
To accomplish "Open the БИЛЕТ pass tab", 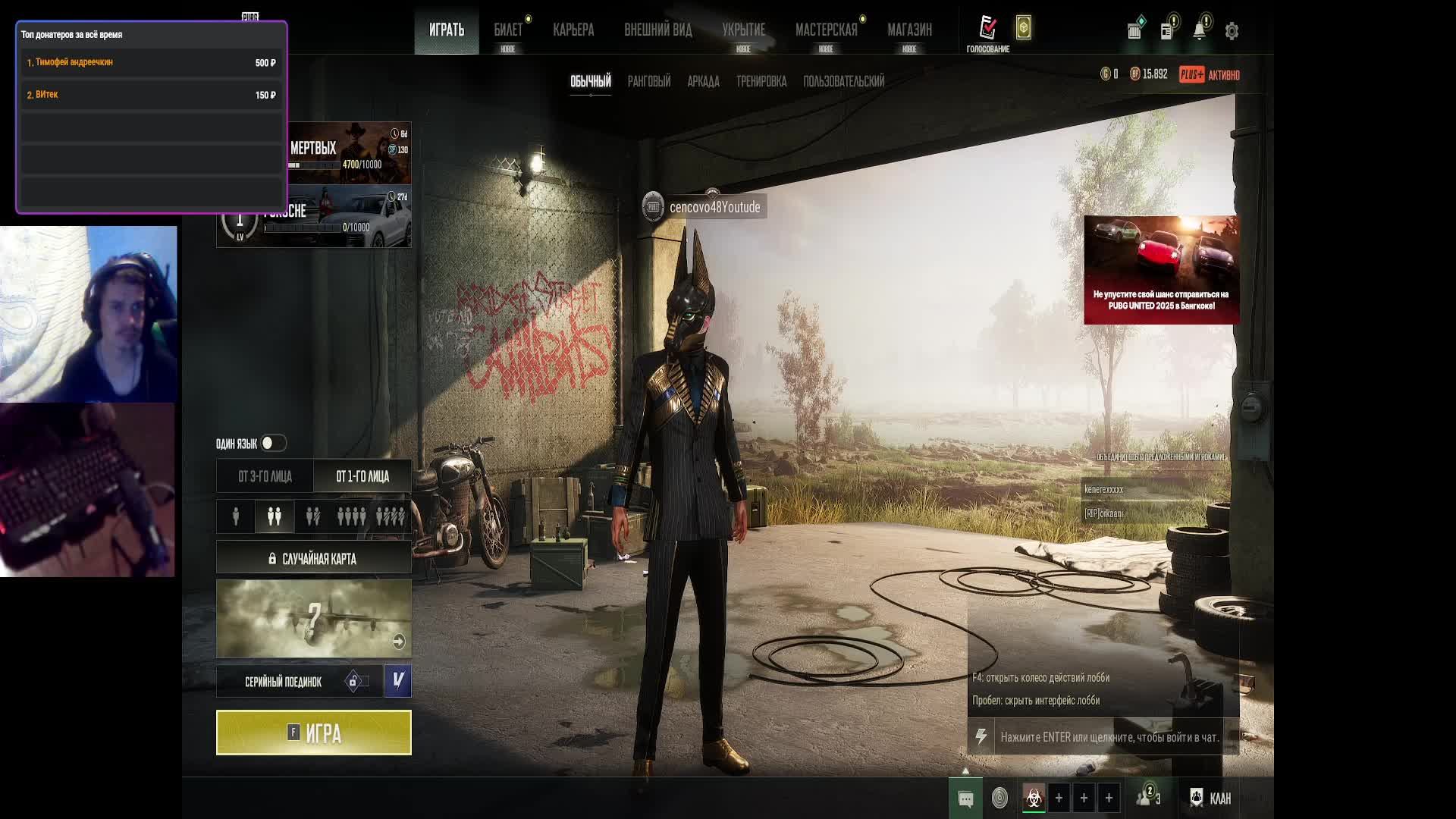I will pyautogui.click(x=508, y=30).
